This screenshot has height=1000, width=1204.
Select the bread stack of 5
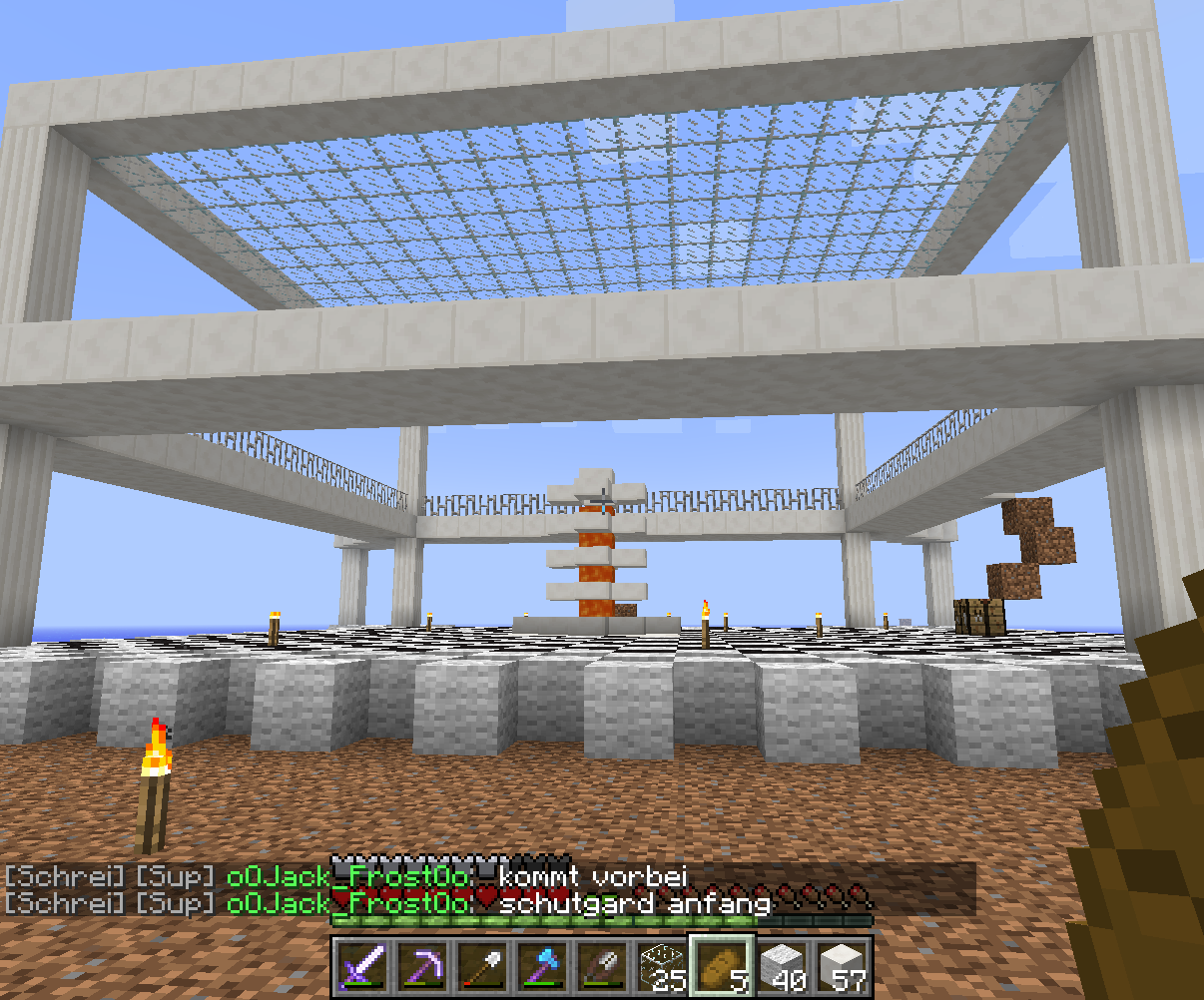723,966
